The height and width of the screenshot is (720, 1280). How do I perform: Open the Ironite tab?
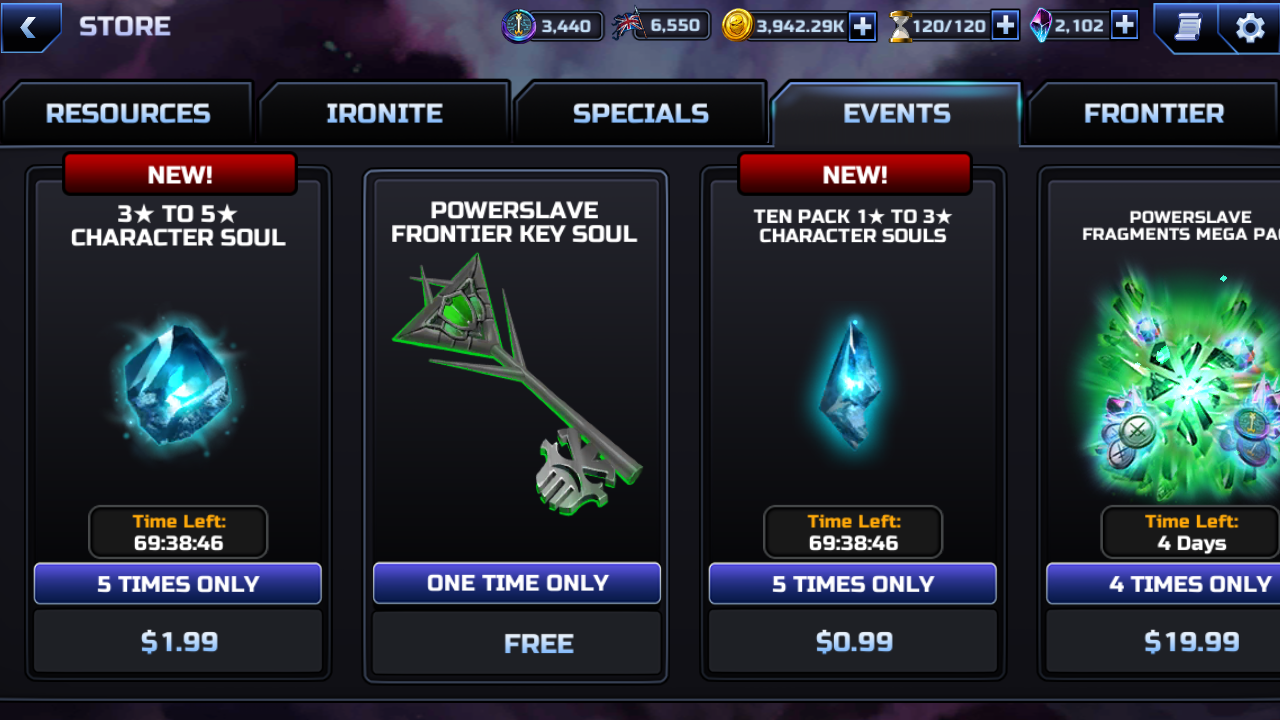[x=384, y=114]
